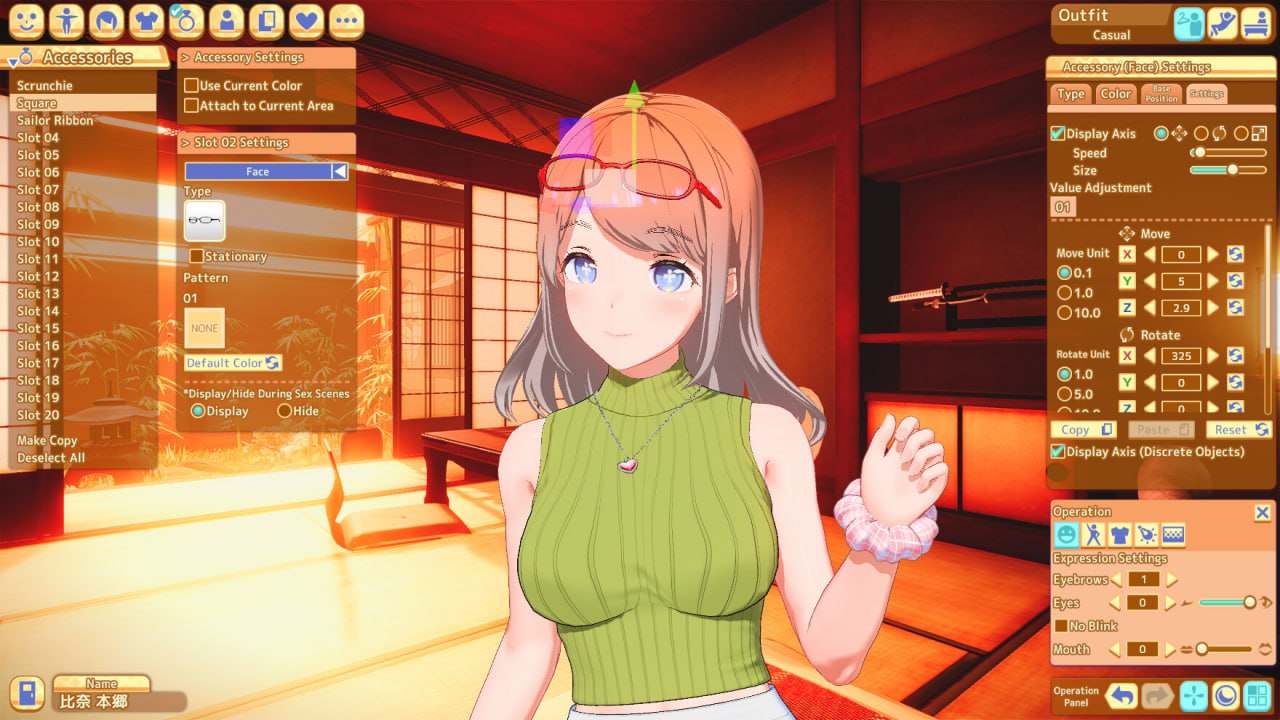1280x720 pixels.
Task: Enable the Use Current Color checkbox
Action: point(191,85)
